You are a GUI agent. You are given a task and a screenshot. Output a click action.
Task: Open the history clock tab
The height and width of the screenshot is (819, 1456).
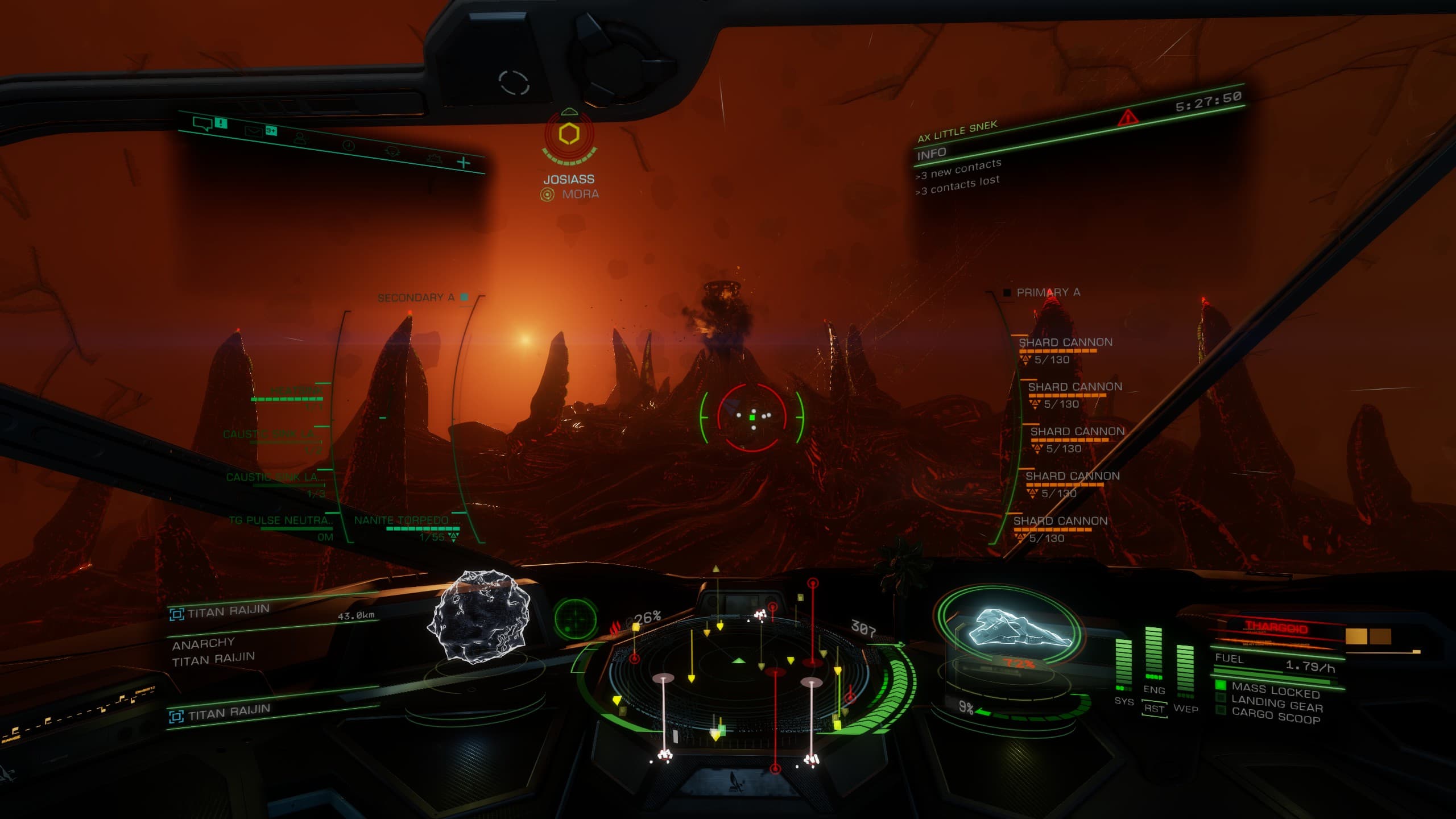(349, 146)
